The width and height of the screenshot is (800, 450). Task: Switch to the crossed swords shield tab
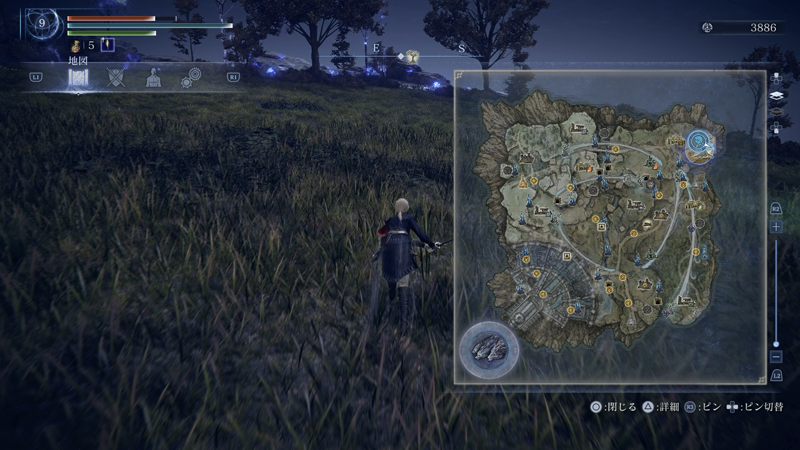coord(117,78)
